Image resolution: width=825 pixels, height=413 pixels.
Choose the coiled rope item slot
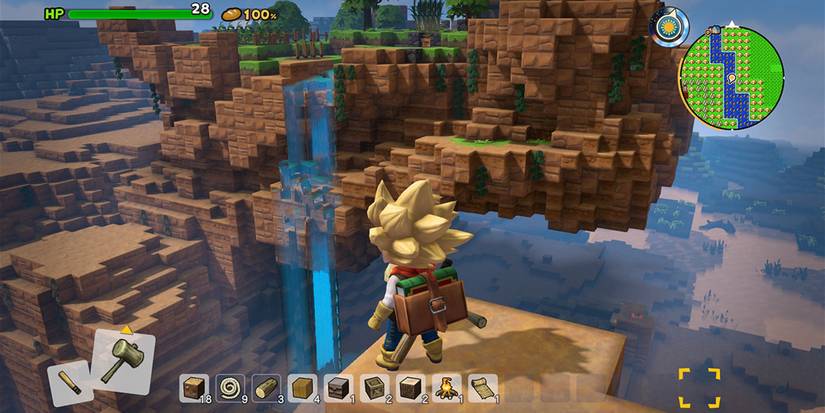click(x=231, y=387)
